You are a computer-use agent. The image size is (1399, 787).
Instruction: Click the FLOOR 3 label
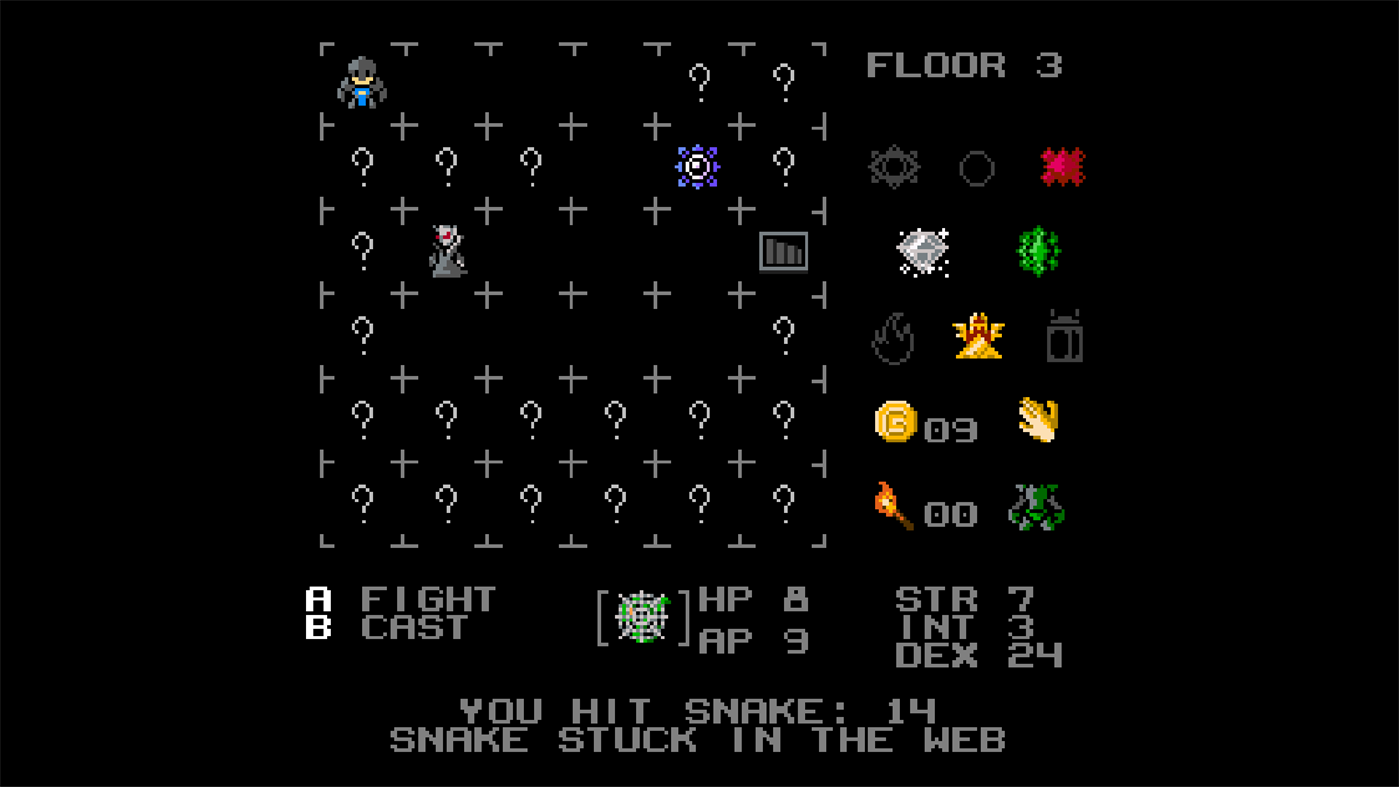963,65
